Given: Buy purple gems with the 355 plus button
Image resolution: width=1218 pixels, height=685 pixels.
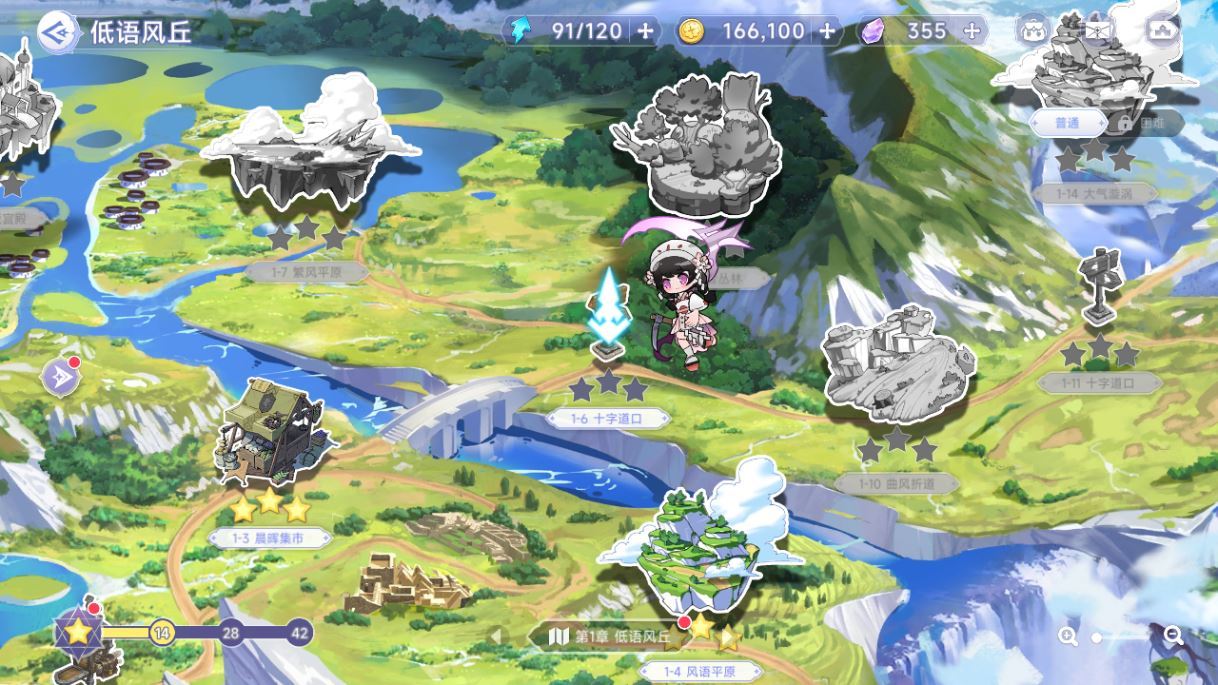Looking at the screenshot, I should coord(971,31).
